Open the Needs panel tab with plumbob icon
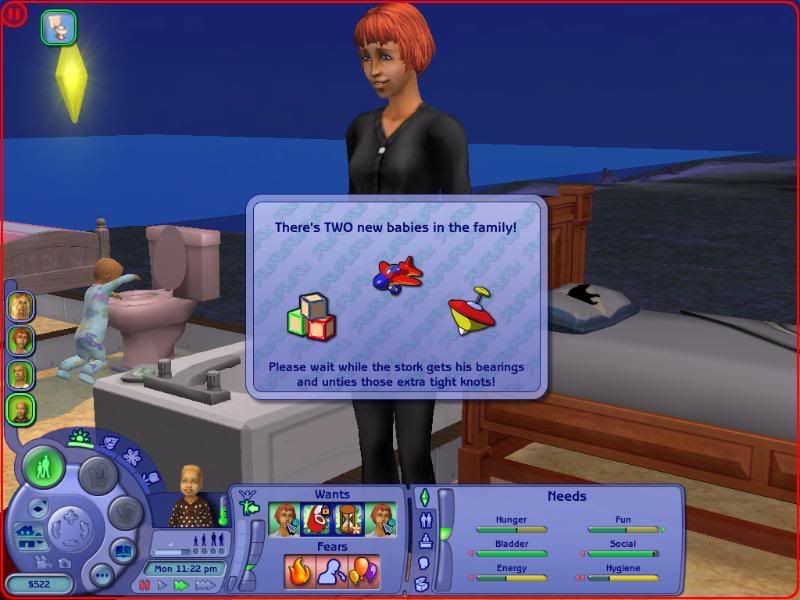Image resolution: width=800 pixels, height=600 pixels. tap(423, 497)
